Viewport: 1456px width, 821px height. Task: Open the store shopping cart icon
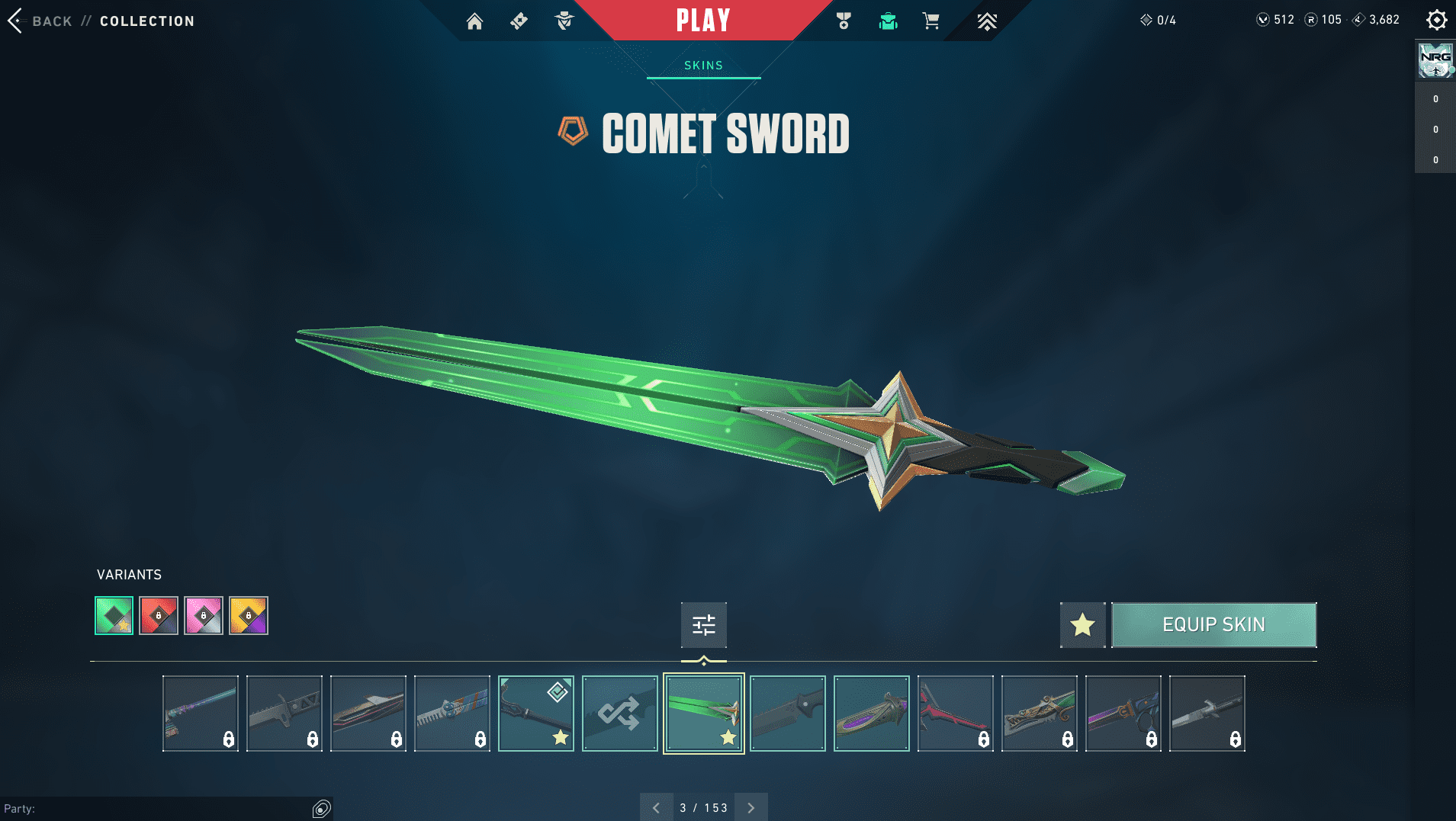click(x=930, y=21)
